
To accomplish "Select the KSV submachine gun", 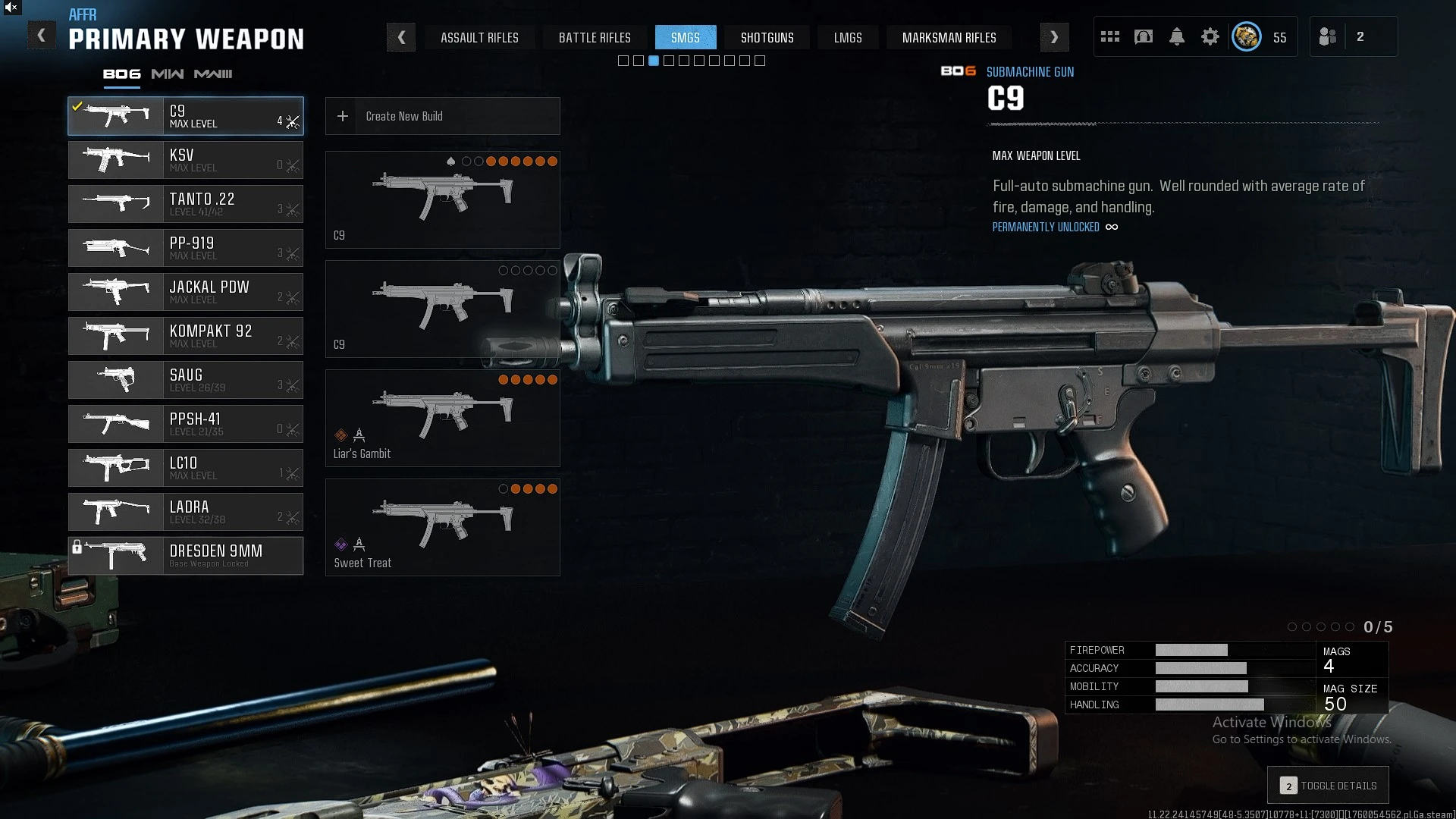I will coord(186,160).
